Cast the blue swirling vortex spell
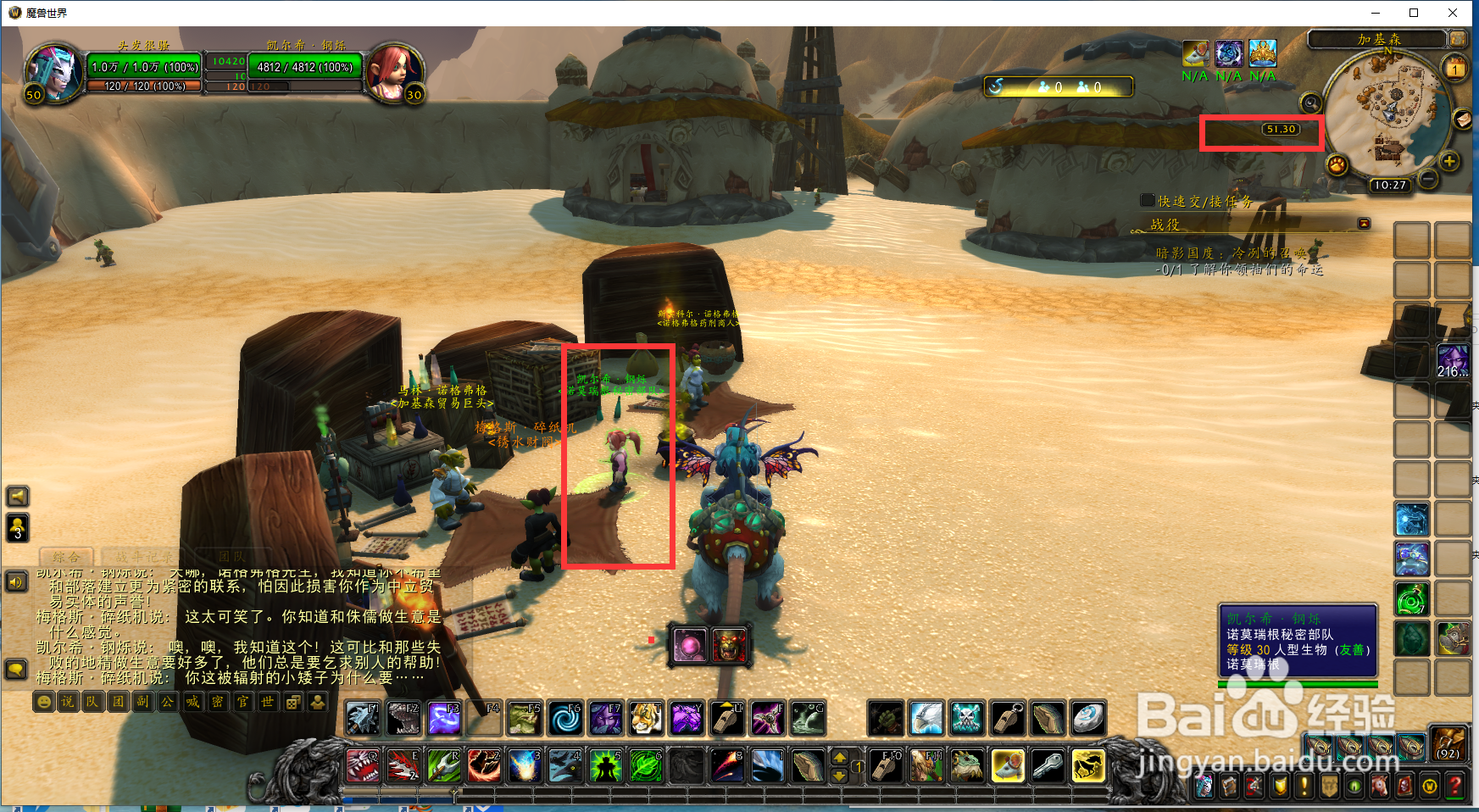This screenshot has height=812, width=1479. (564, 719)
